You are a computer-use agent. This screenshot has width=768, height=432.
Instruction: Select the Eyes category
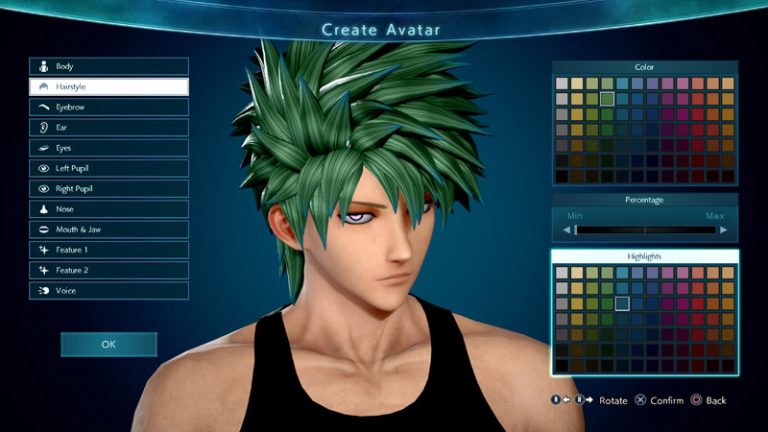[108, 148]
